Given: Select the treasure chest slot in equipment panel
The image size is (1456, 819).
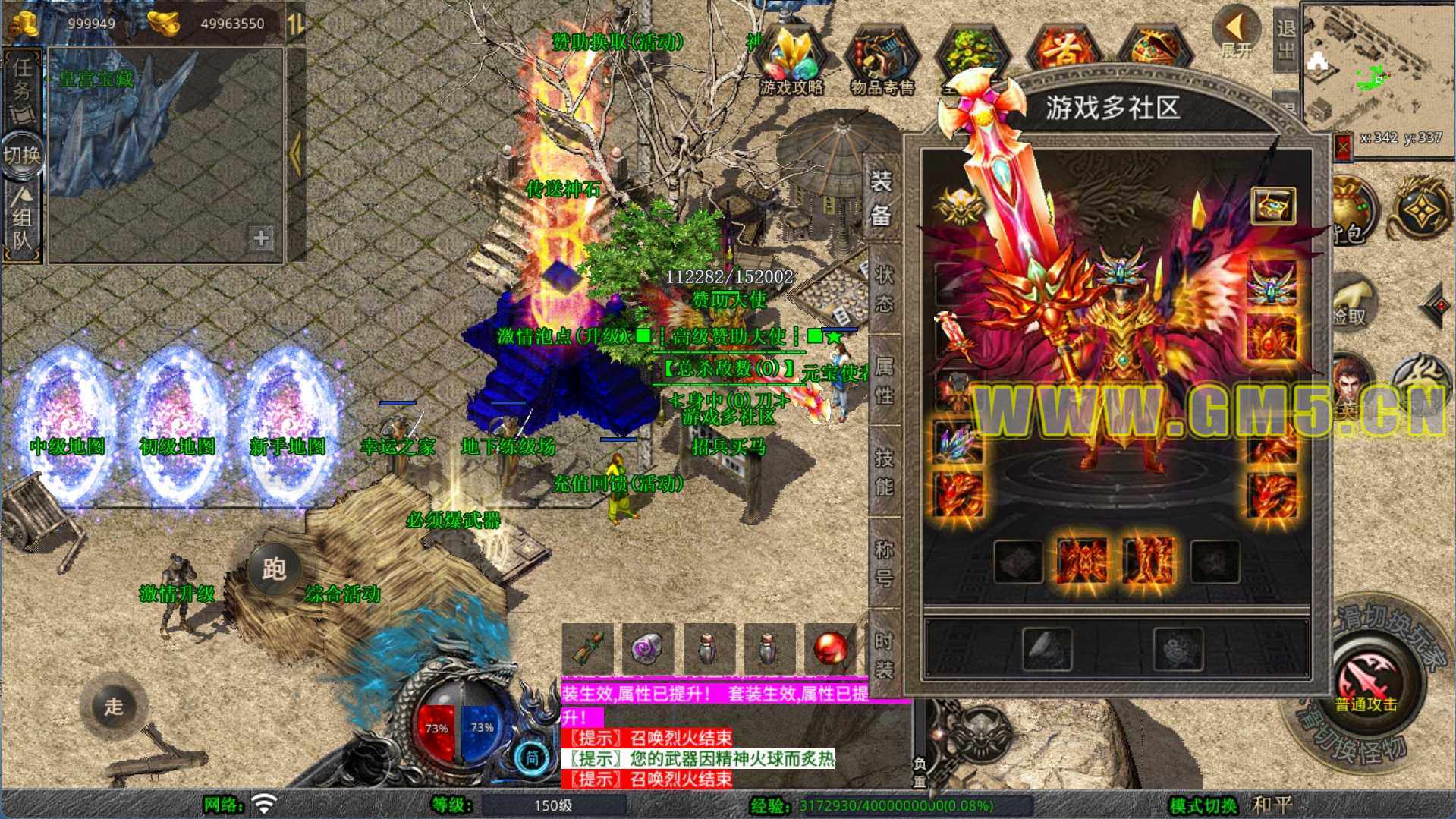Looking at the screenshot, I should [1272, 206].
